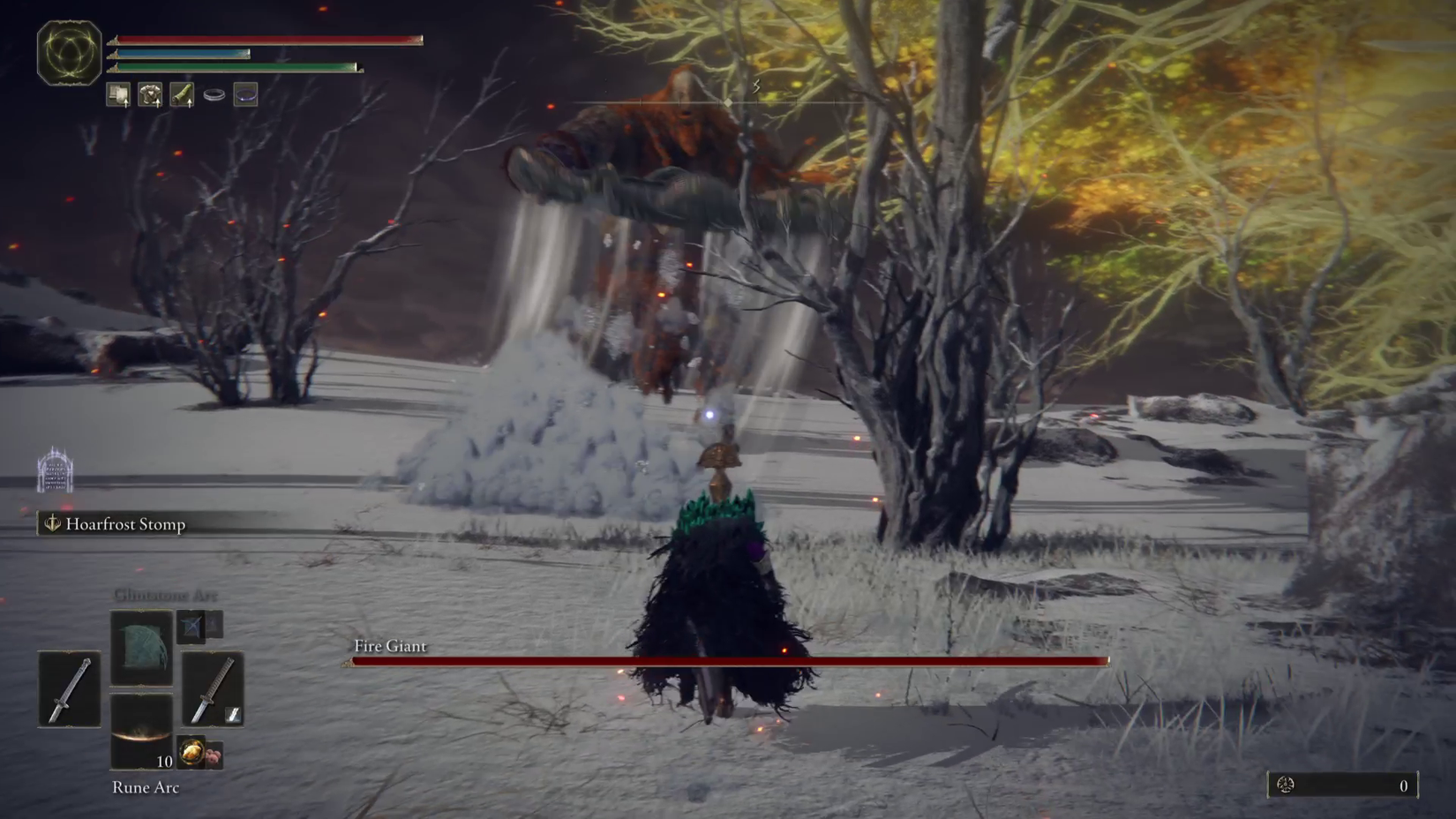1456x819 pixels.
Task: Select the silver ring pouch item
Action: [x=212, y=94]
